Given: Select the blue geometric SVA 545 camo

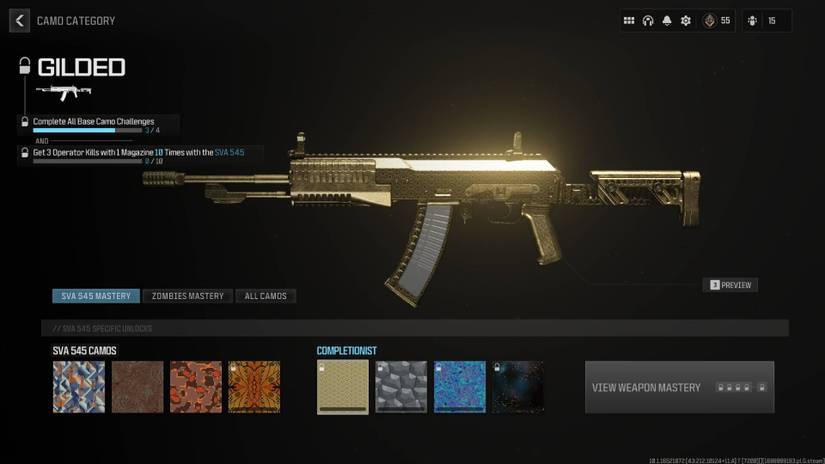Looking at the screenshot, I should pos(78,387).
